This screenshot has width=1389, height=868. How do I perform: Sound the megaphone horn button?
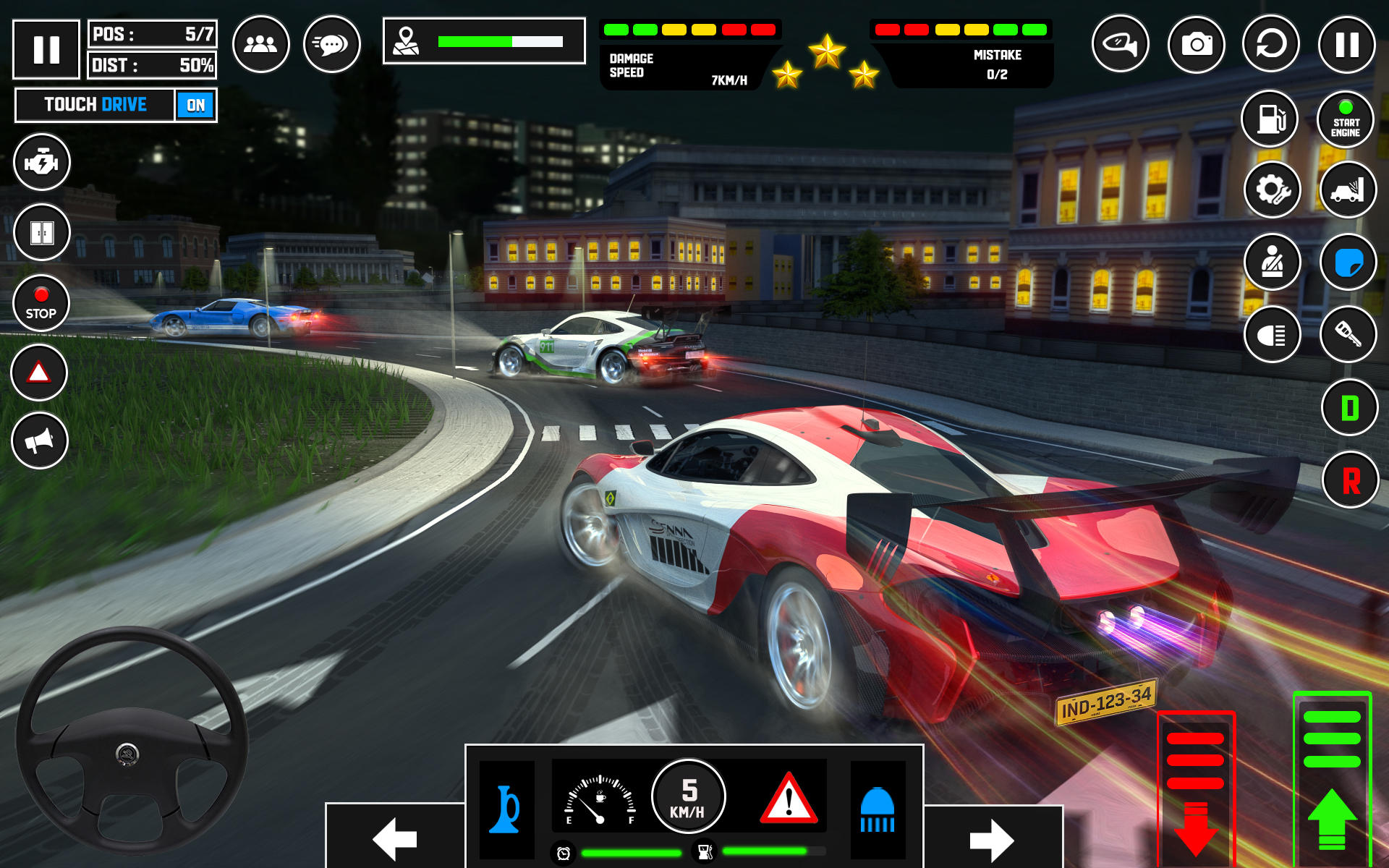(x=40, y=441)
